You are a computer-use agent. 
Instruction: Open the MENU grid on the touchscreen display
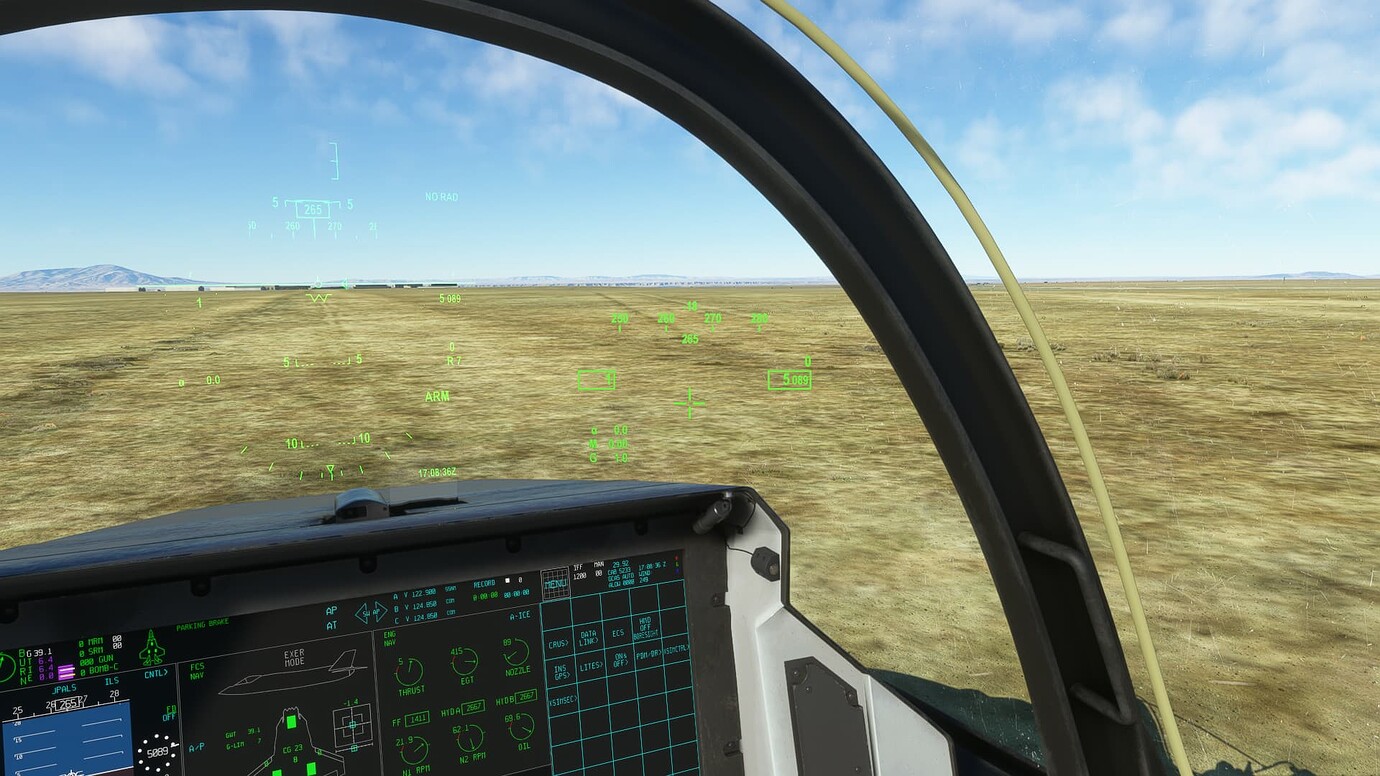click(x=555, y=583)
